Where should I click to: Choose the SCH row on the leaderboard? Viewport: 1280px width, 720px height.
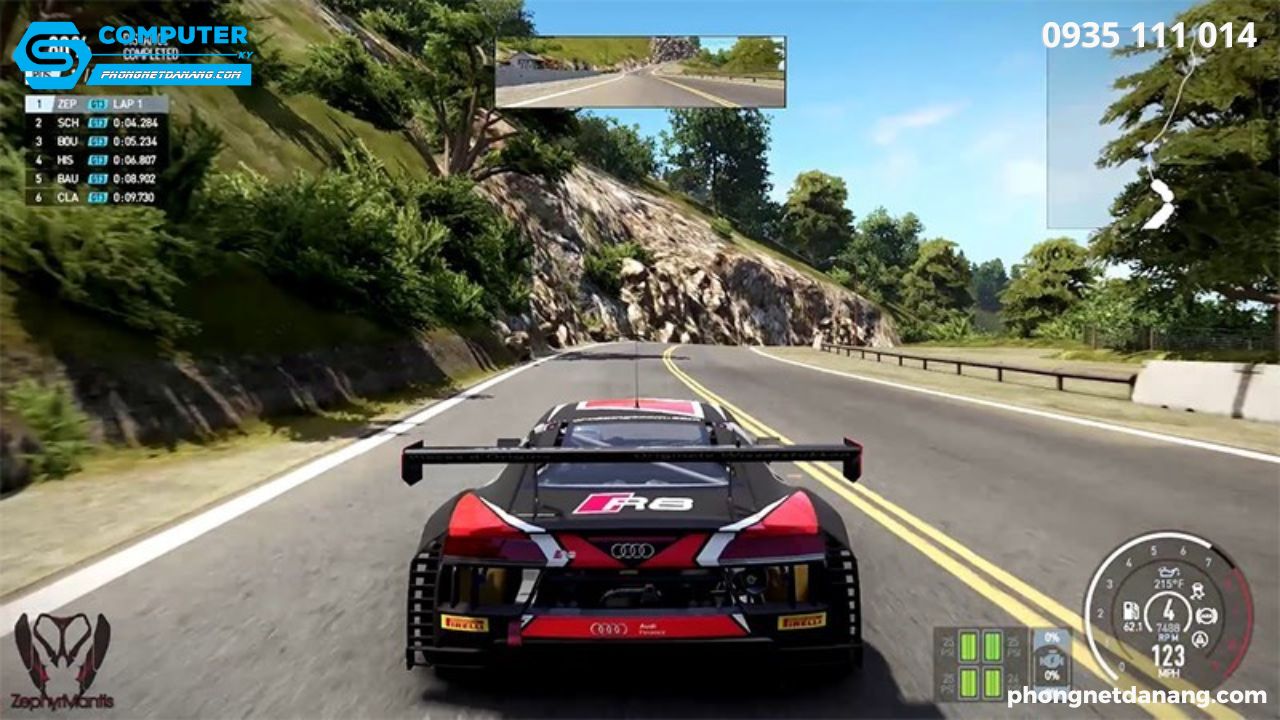coord(96,122)
